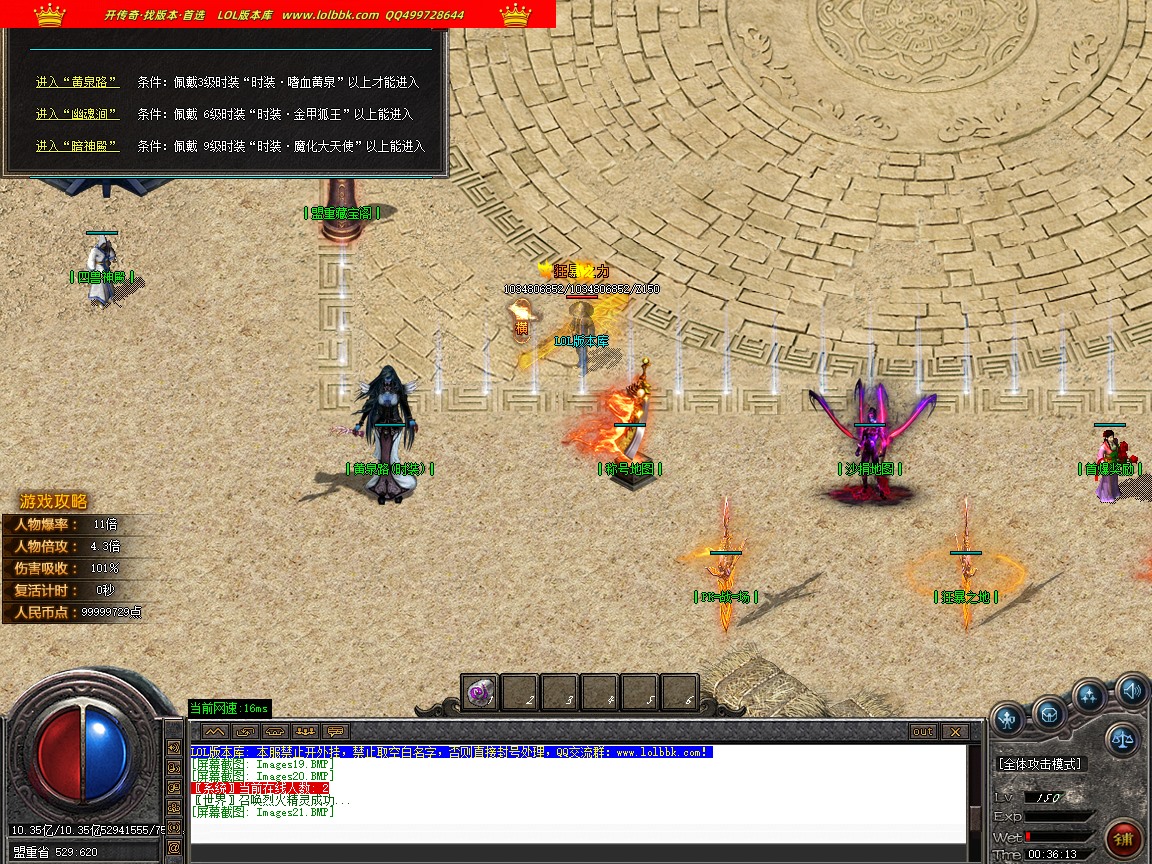The width and height of the screenshot is (1152, 864).
Task: Click the @ button beside the chat log
Action: point(174,848)
